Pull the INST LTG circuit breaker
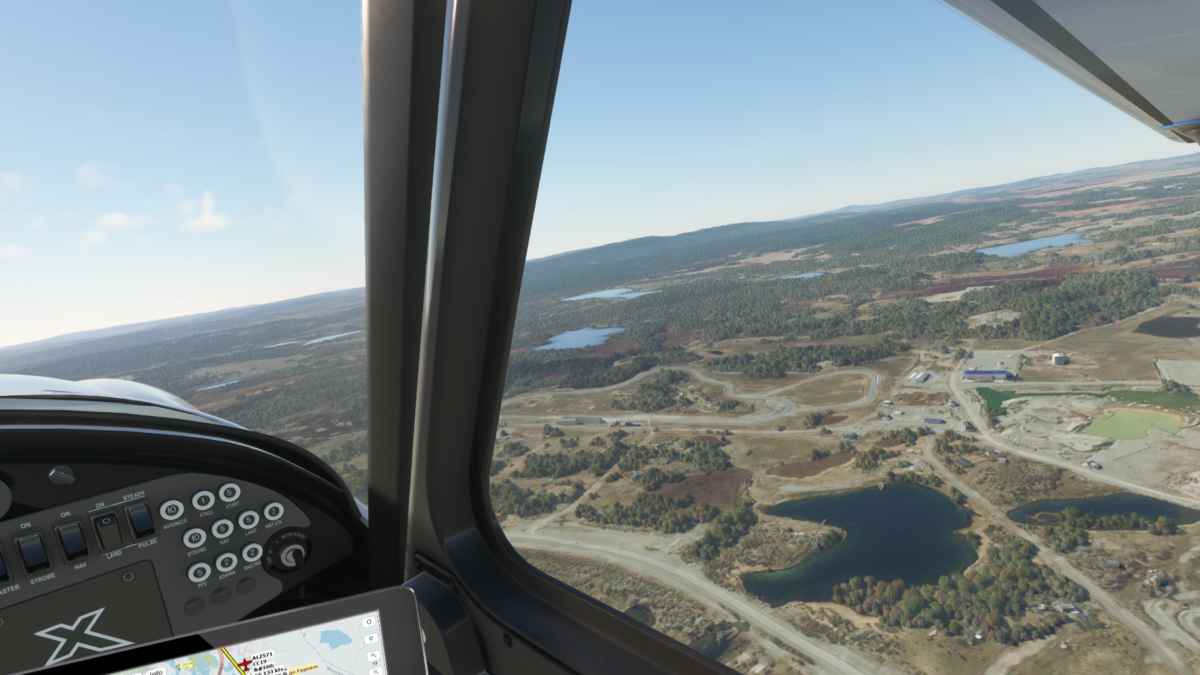 click(x=272, y=511)
